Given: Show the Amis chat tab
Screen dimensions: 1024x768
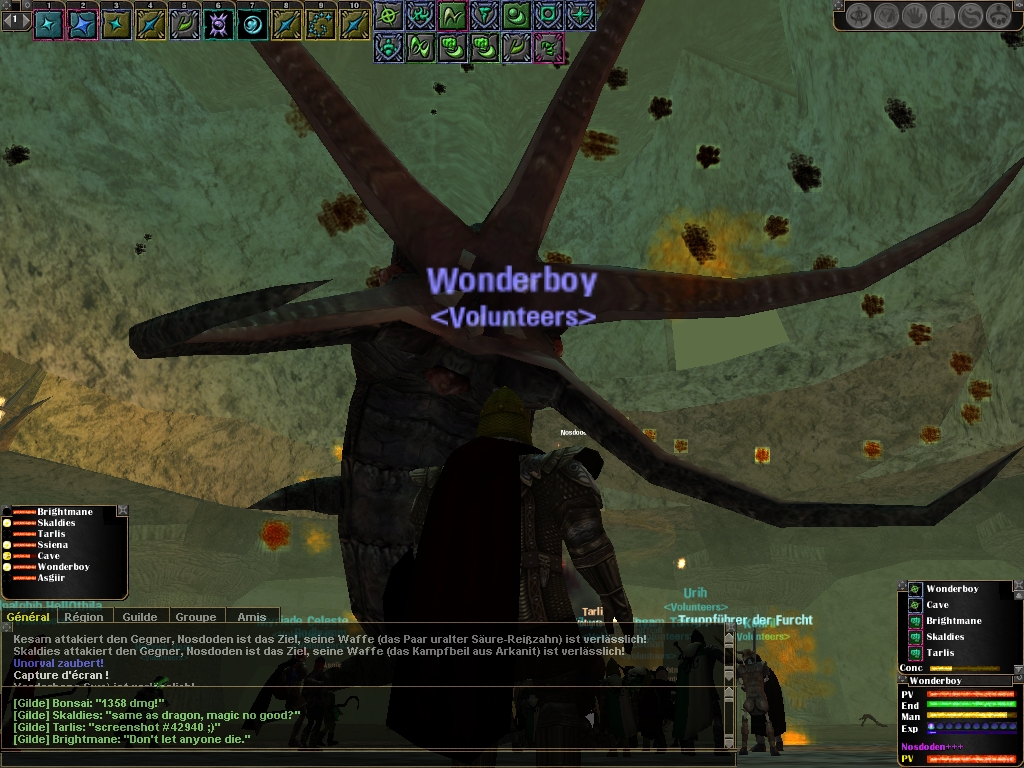Looking at the screenshot, I should [x=251, y=617].
